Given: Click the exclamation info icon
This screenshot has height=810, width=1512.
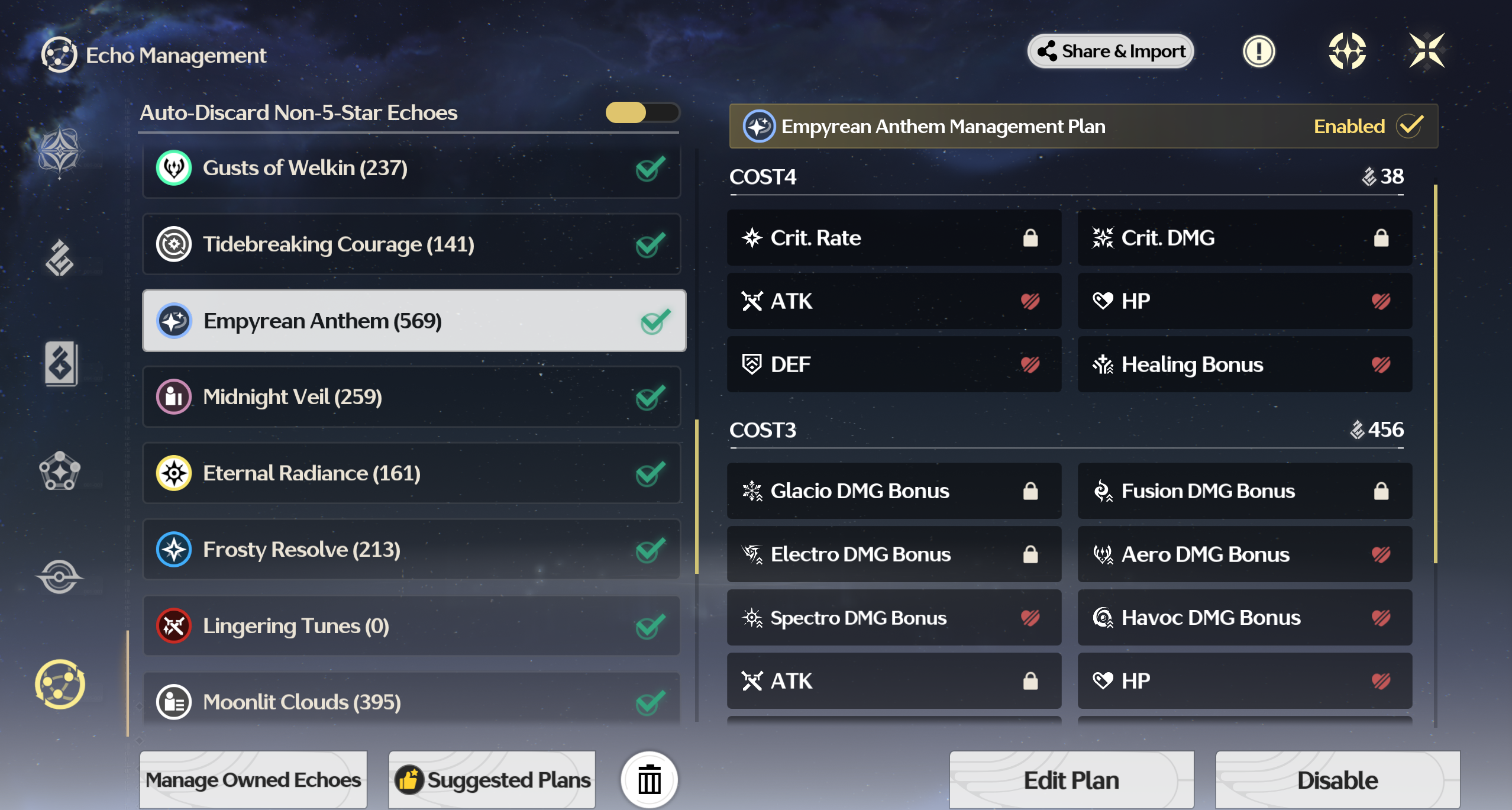Looking at the screenshot, I should coord(1258,51).
